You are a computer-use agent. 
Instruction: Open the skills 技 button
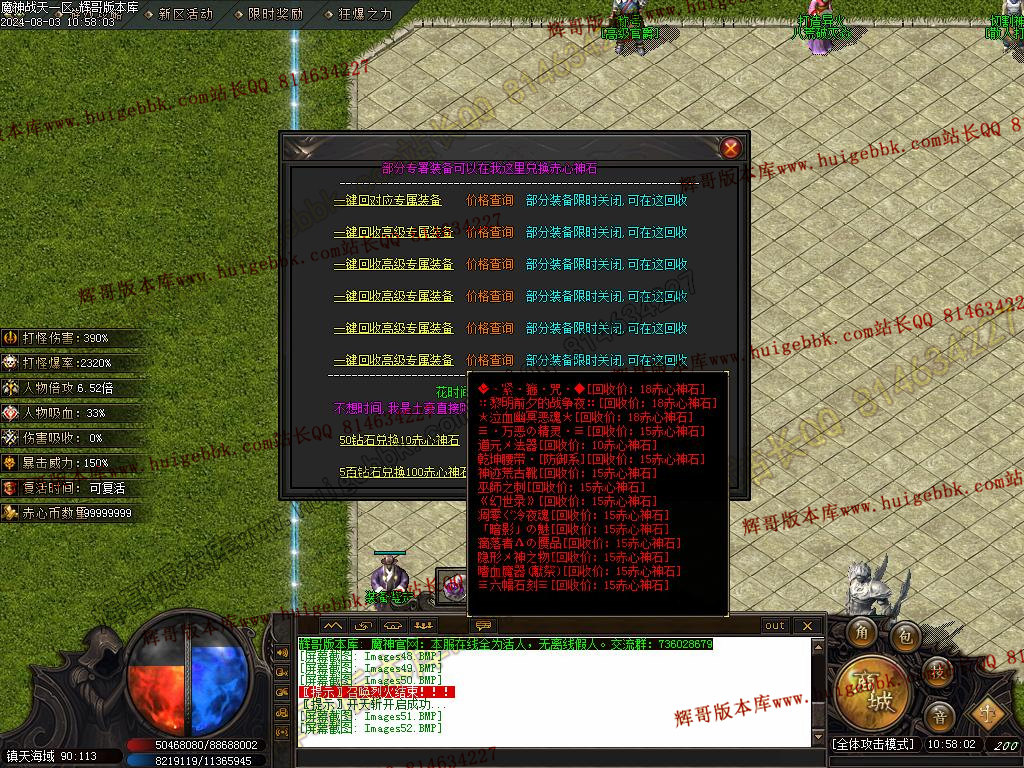point(937,670)
